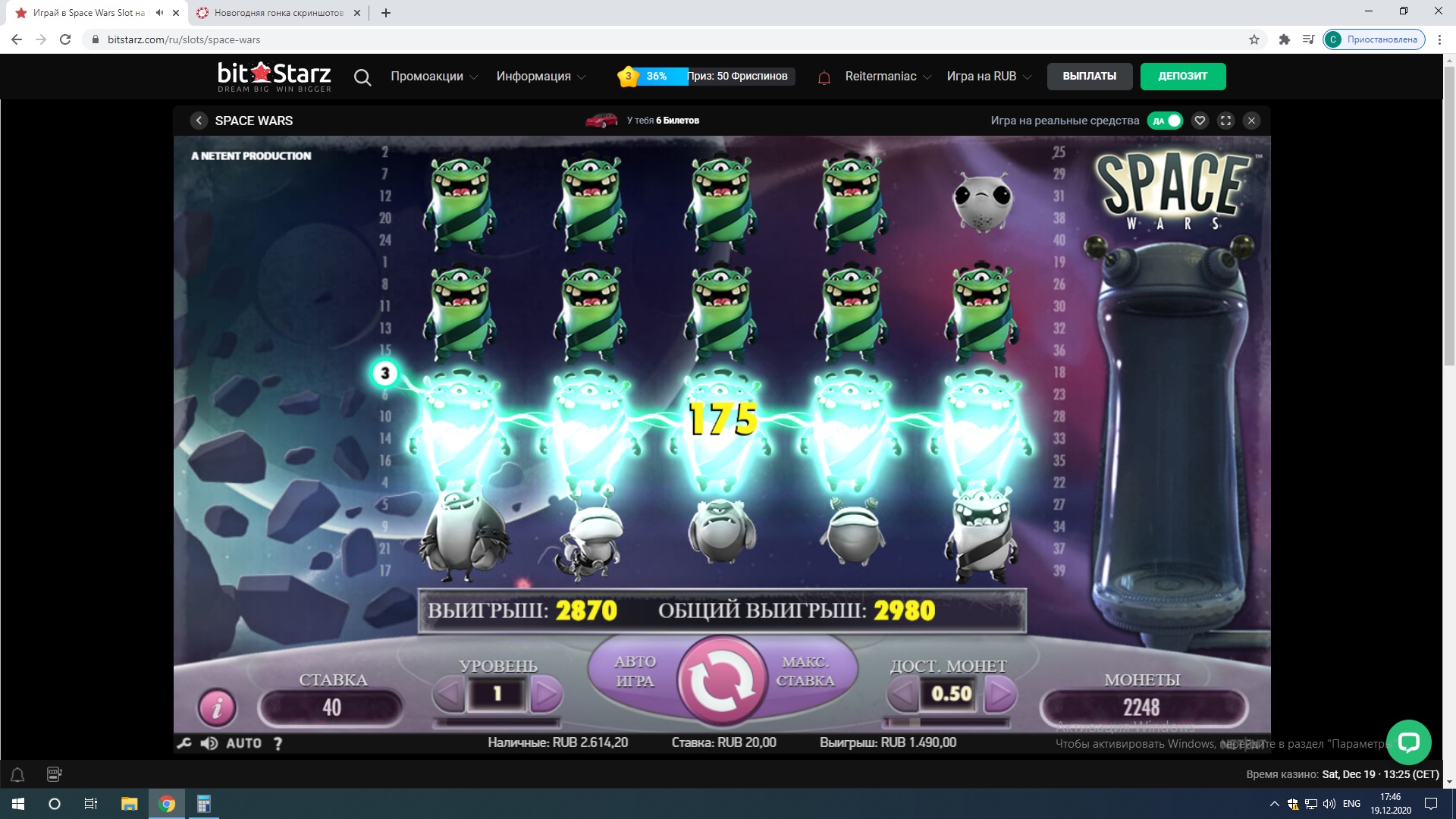Image resolution: width=1456 pixels, height=819 pixels.
Task: Lower the coin value below 0.50
Action: pyautogui.click(x=902, y=693)
